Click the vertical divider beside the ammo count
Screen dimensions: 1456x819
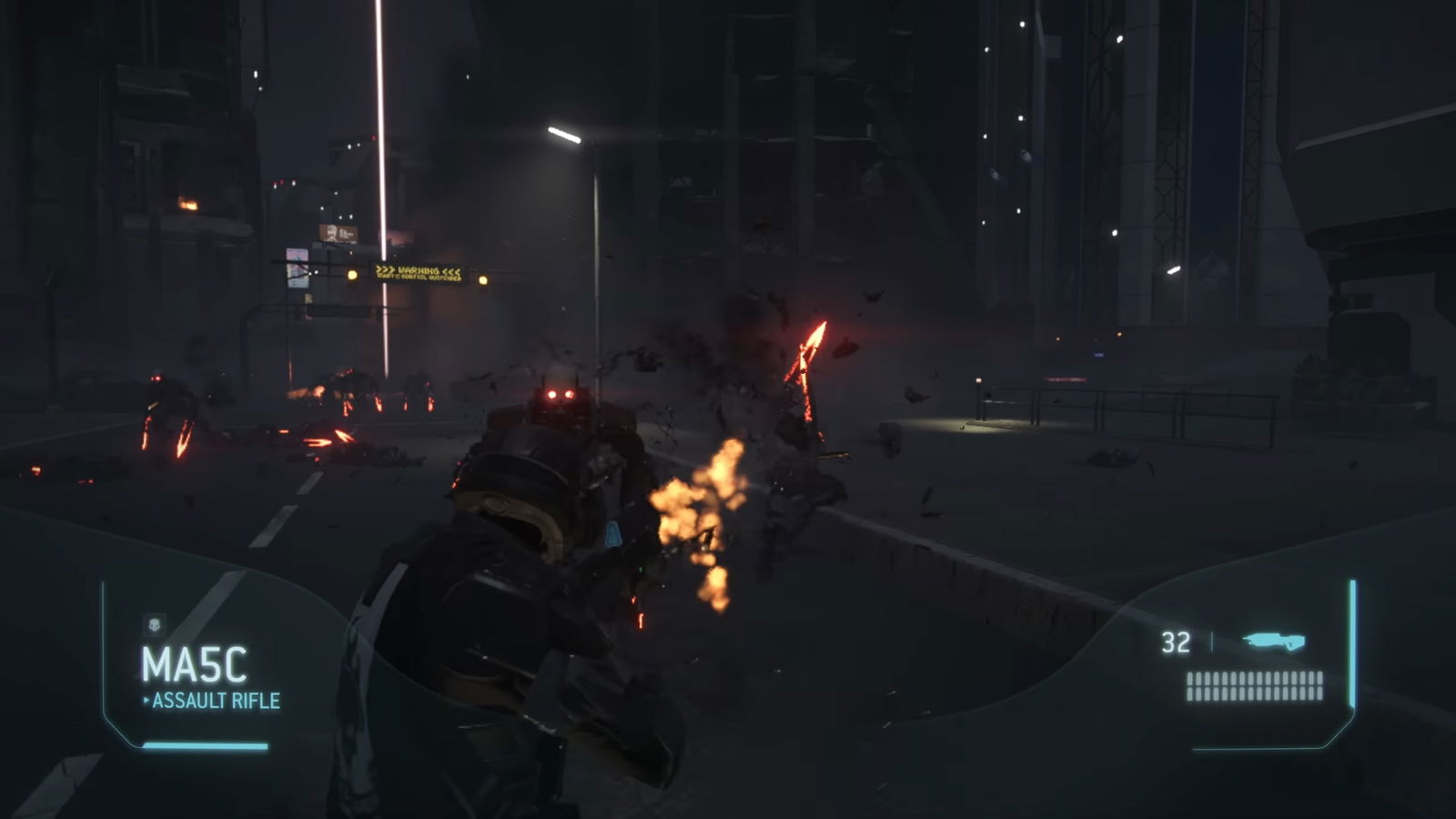pyautogui.click(x=1212, y=642)
